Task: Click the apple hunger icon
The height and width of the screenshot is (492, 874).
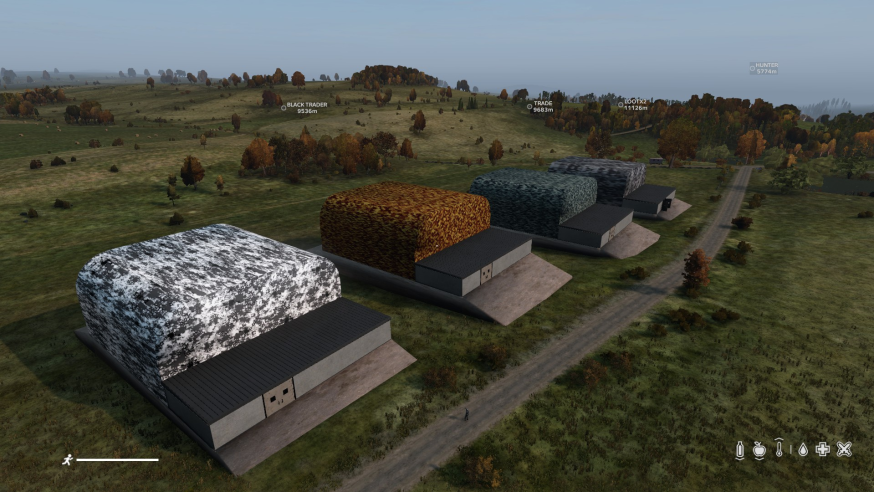Action: coord(760,450)
